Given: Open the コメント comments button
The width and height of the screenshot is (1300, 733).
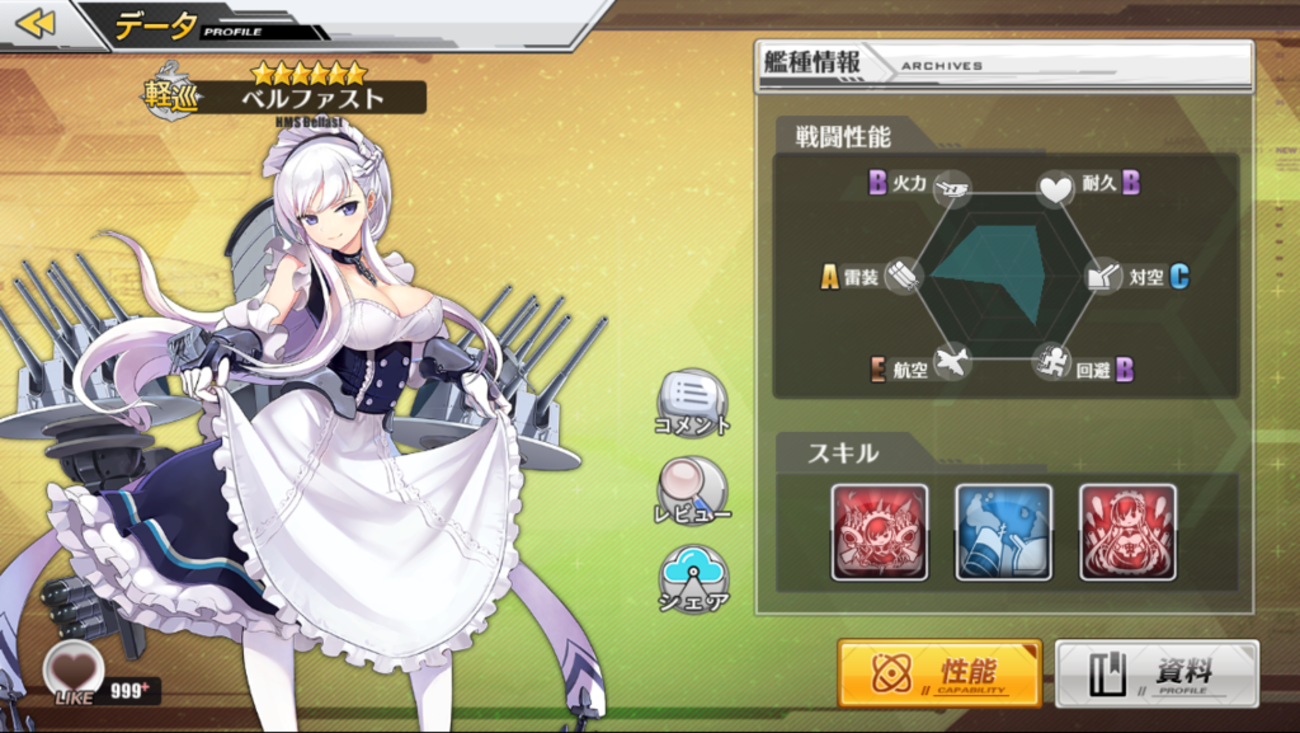Looking at the screenshot, I should coord(692,401).
